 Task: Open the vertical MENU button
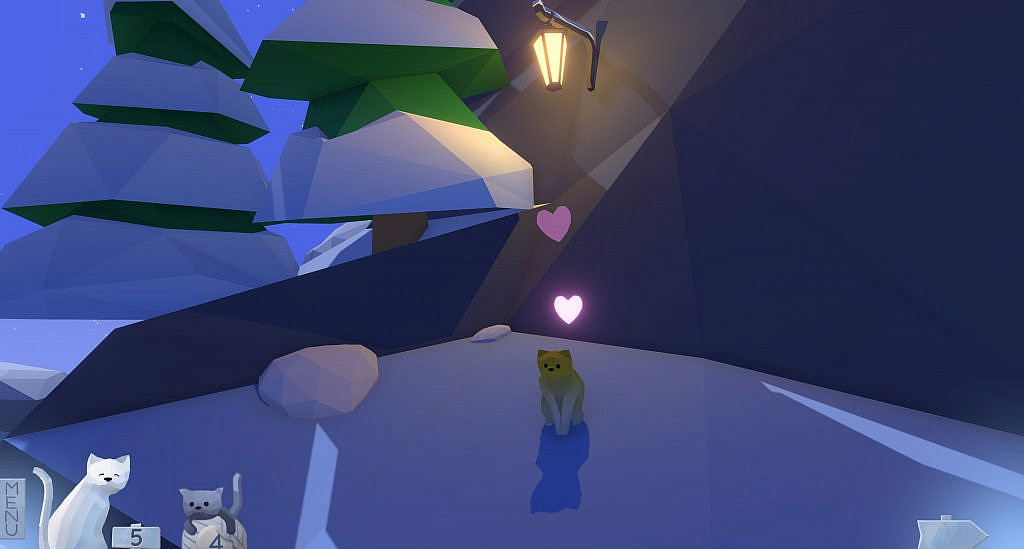coord(13,508)
